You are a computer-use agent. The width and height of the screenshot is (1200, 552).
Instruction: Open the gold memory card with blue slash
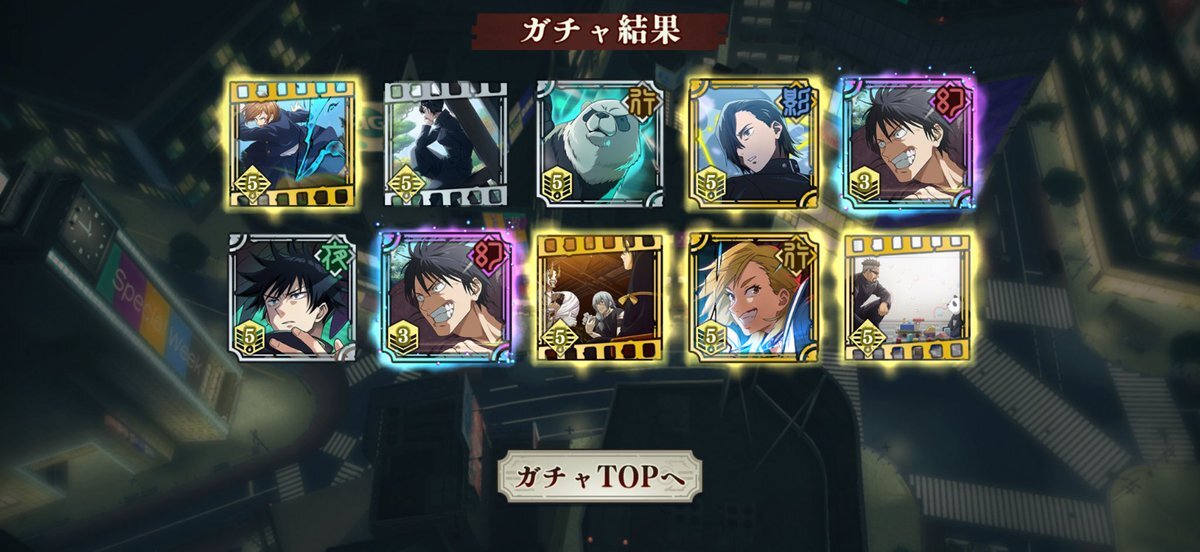click(x=291, y=142)
